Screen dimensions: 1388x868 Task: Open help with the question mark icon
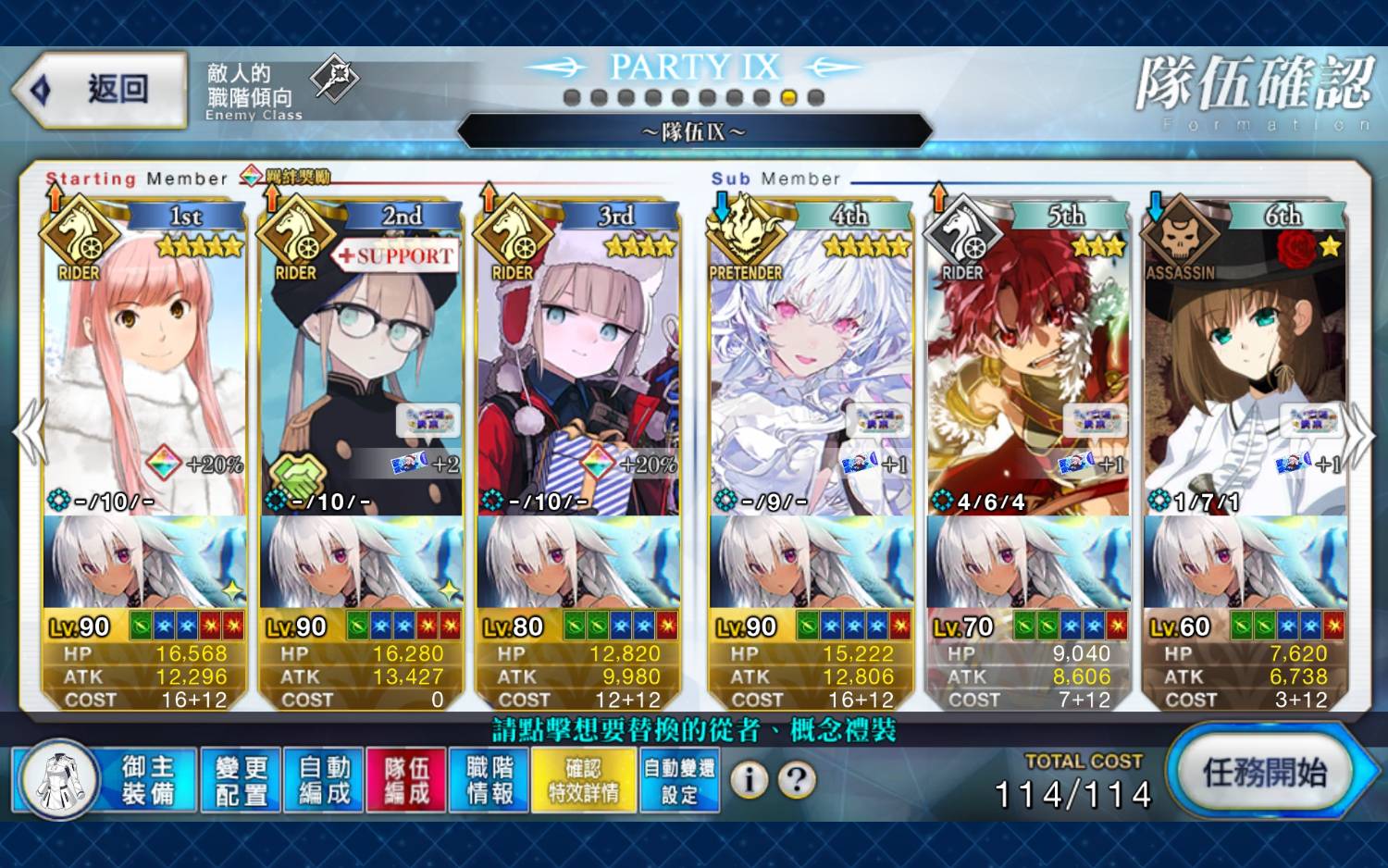[x=797, y=780]
